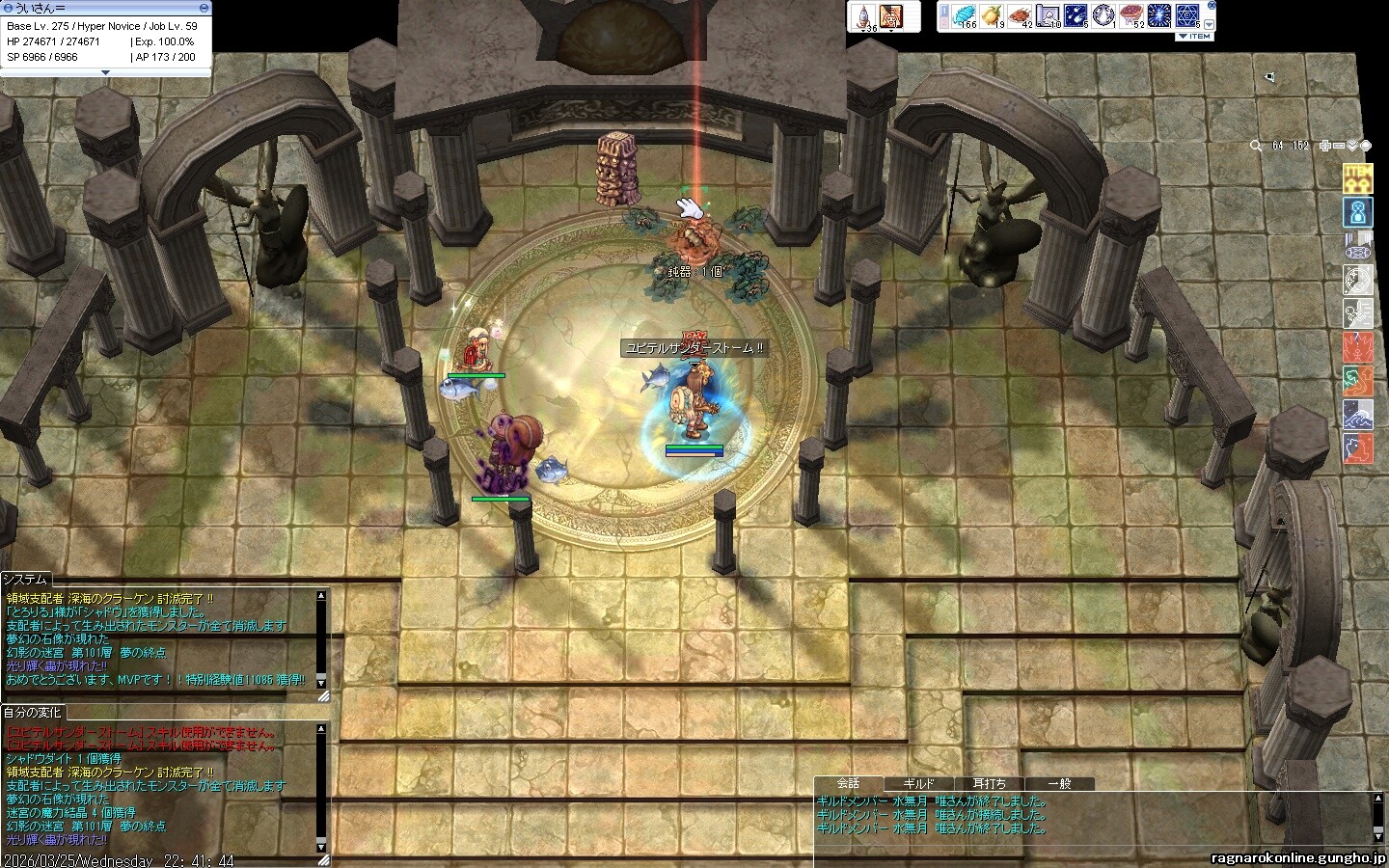Show the 会話 chat tab
Screen dimensions: 1389x868
pos(849,784)
